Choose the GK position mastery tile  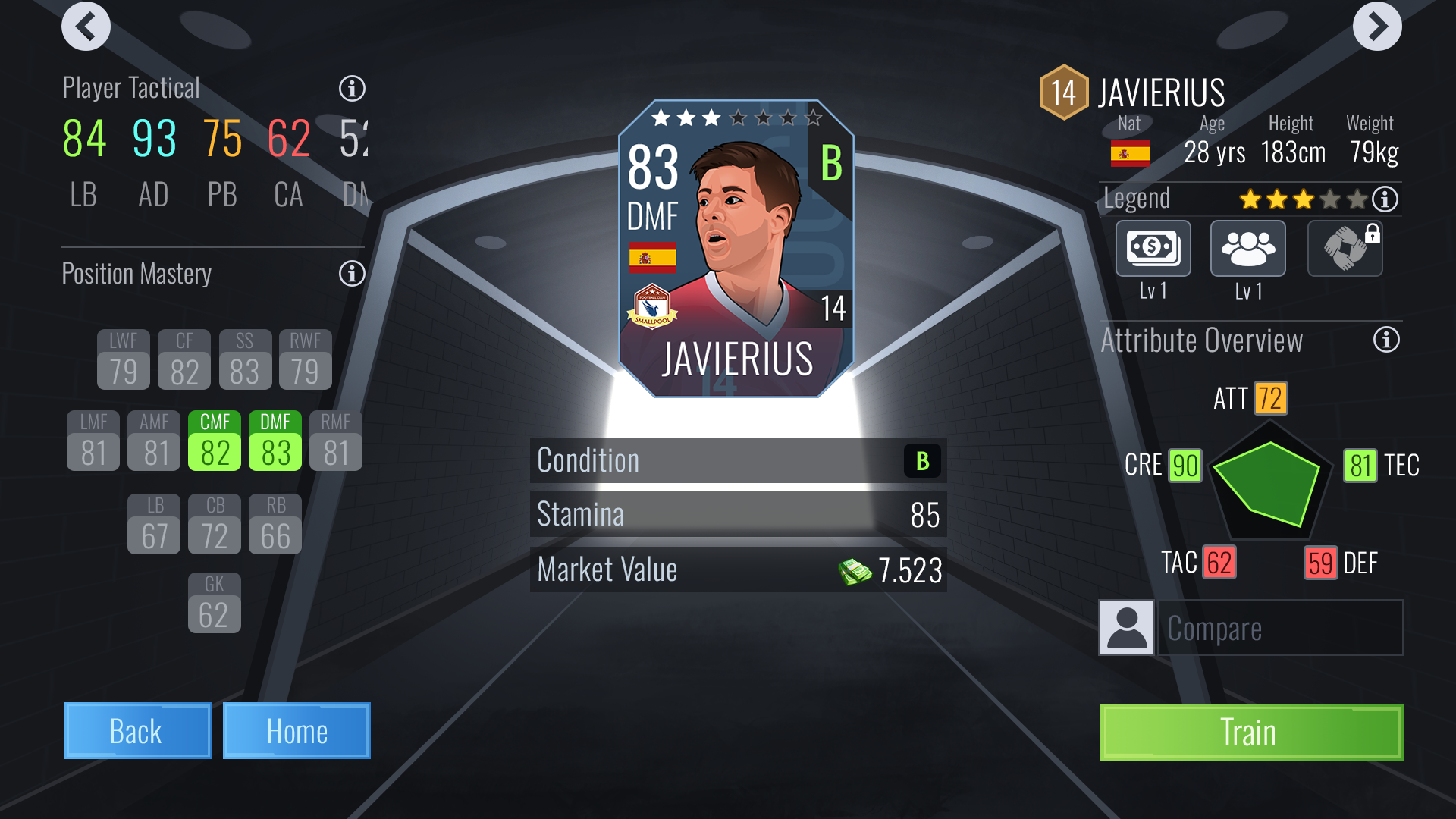coord(215,603)
